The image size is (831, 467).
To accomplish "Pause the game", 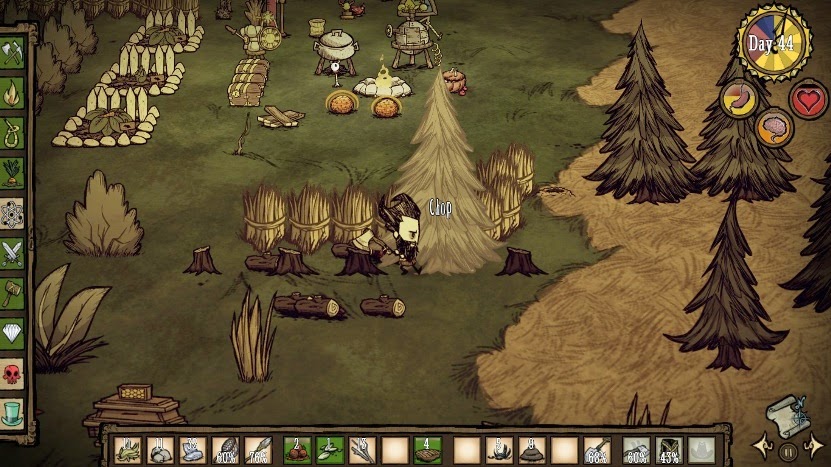I will click(x=787, y=452).
